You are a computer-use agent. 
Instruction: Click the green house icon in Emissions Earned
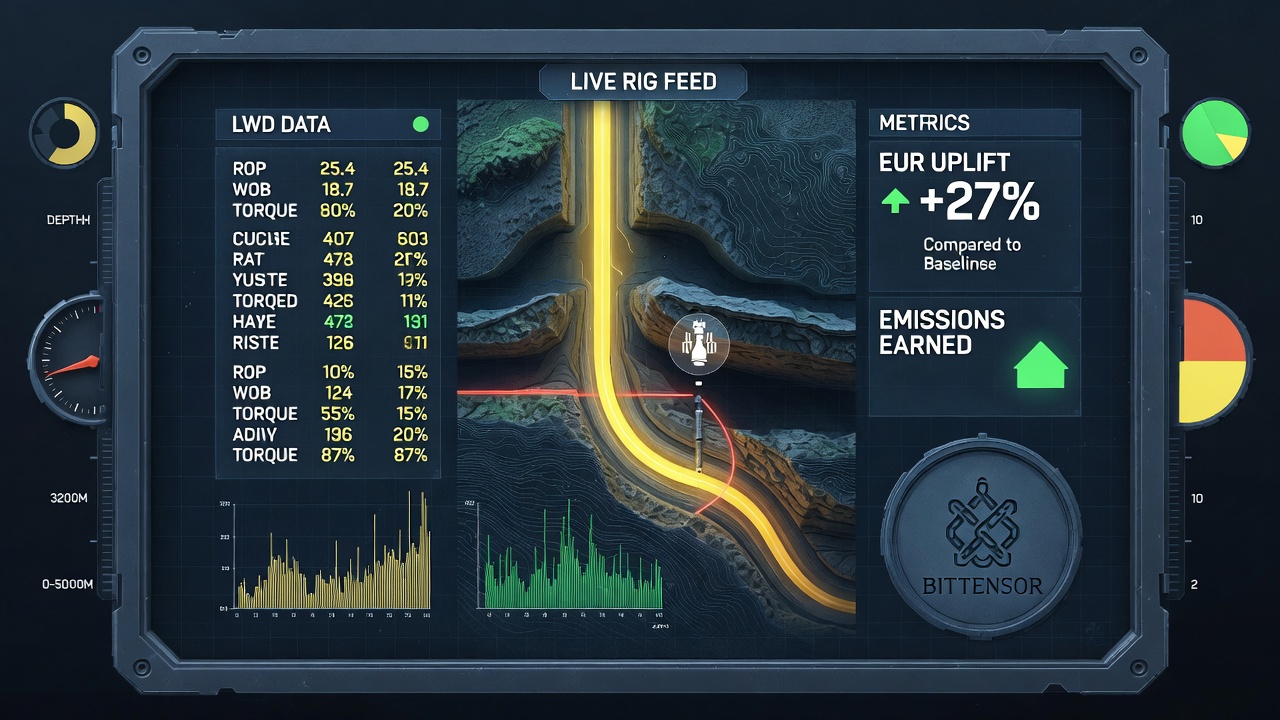click(x=1041, y=364)
